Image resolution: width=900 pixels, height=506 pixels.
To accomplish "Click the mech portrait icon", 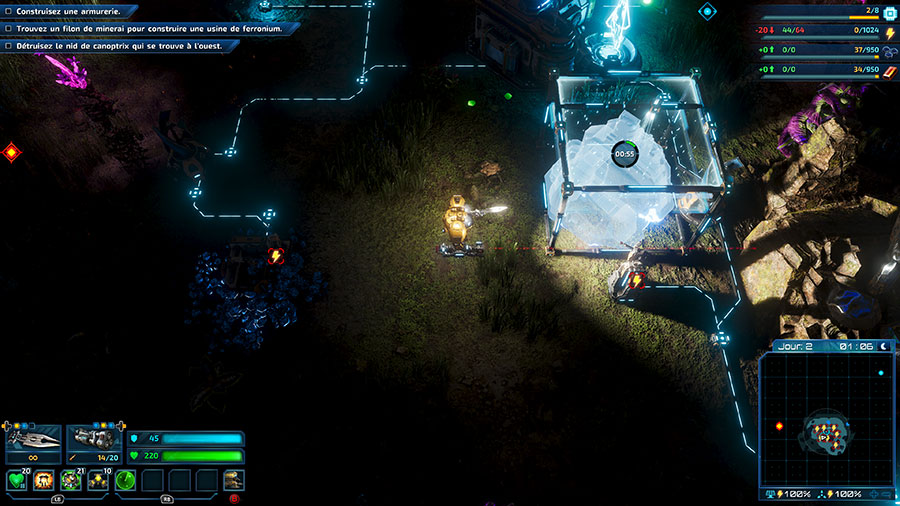I will (x=234, y=480).
